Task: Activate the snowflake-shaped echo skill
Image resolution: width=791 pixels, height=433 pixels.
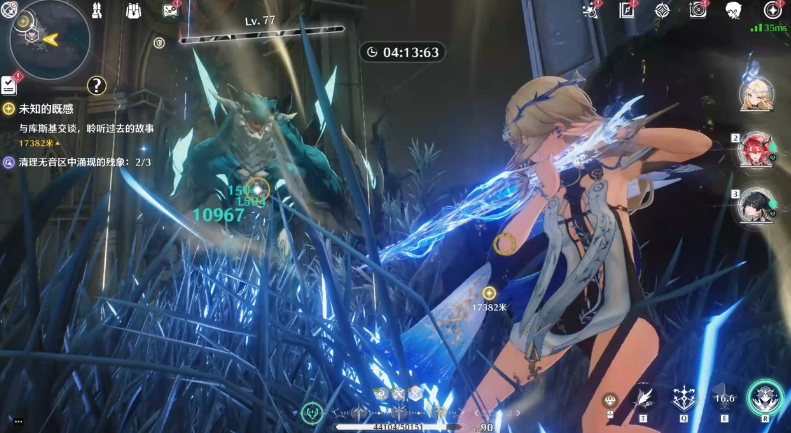Action: coord(685,399)
